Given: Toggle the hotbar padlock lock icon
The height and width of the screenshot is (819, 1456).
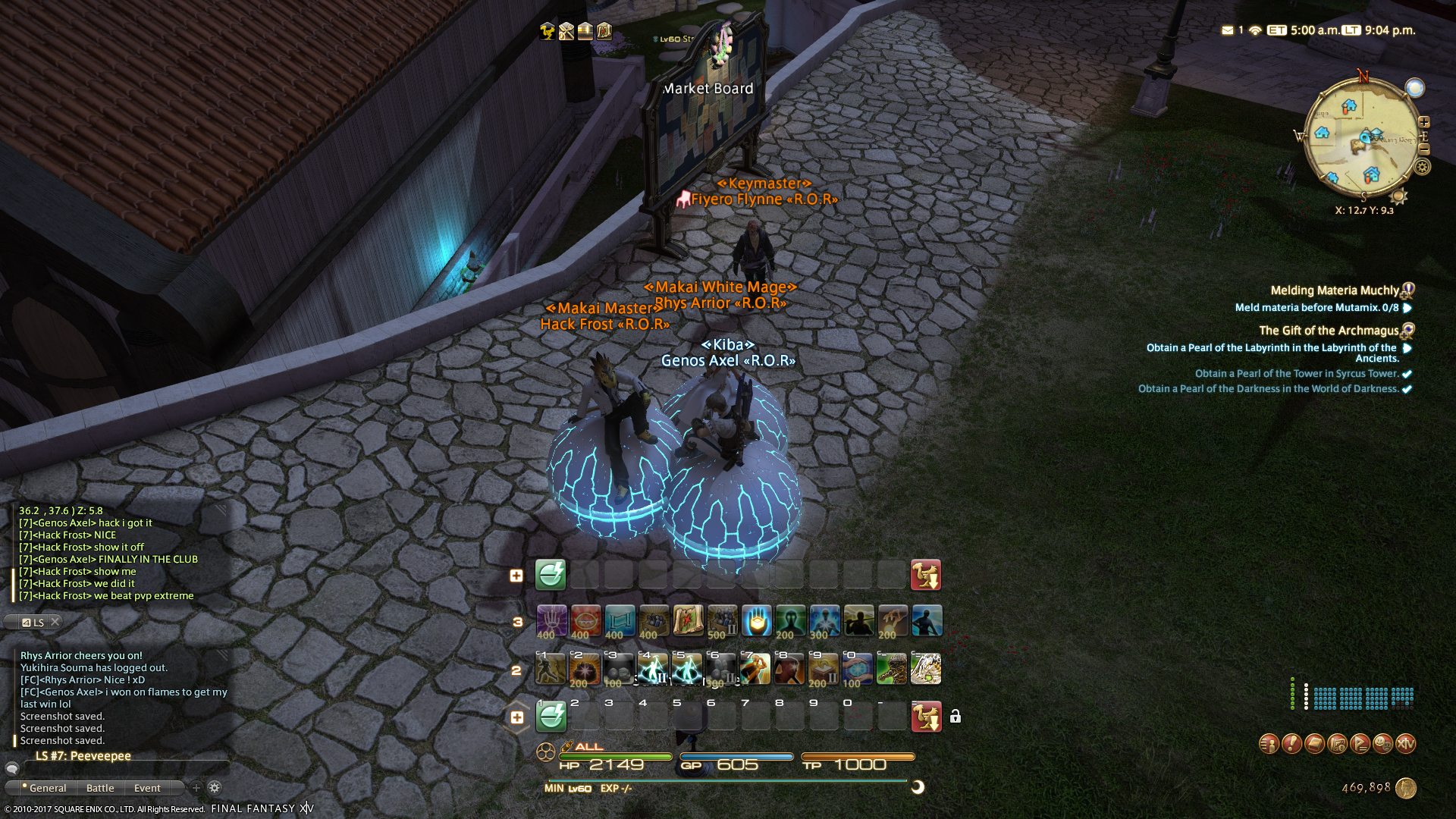Looking at the screenshot, I should click(955, 717).
